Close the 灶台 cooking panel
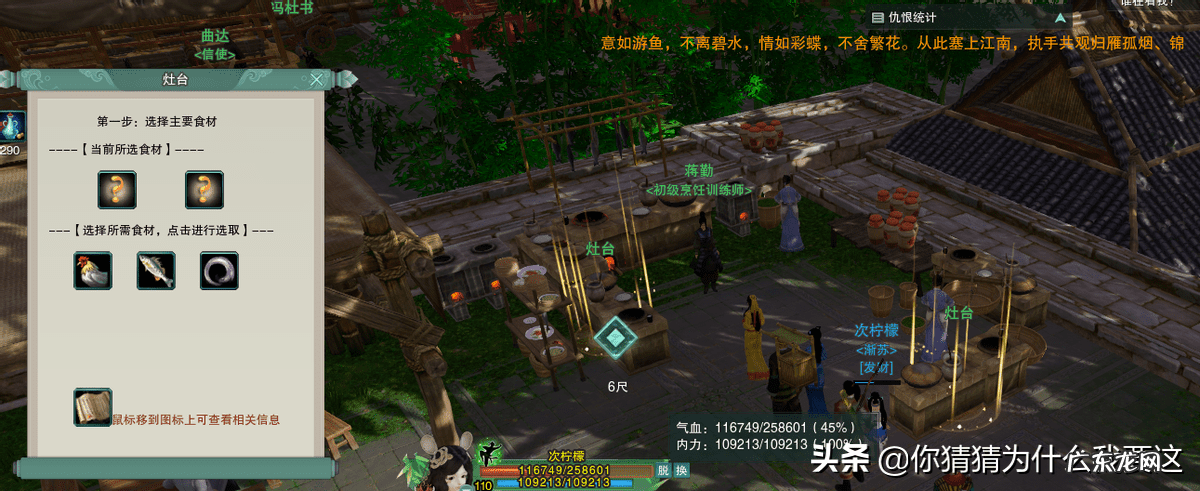 [x=317, y=80]
